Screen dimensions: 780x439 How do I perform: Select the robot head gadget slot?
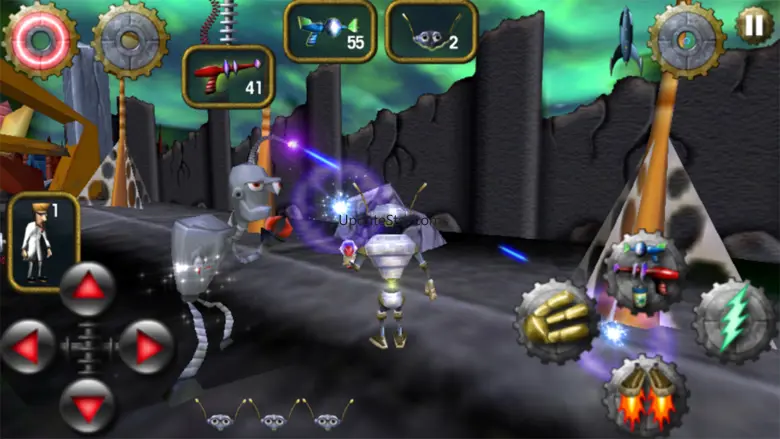(x=430, y=30)
